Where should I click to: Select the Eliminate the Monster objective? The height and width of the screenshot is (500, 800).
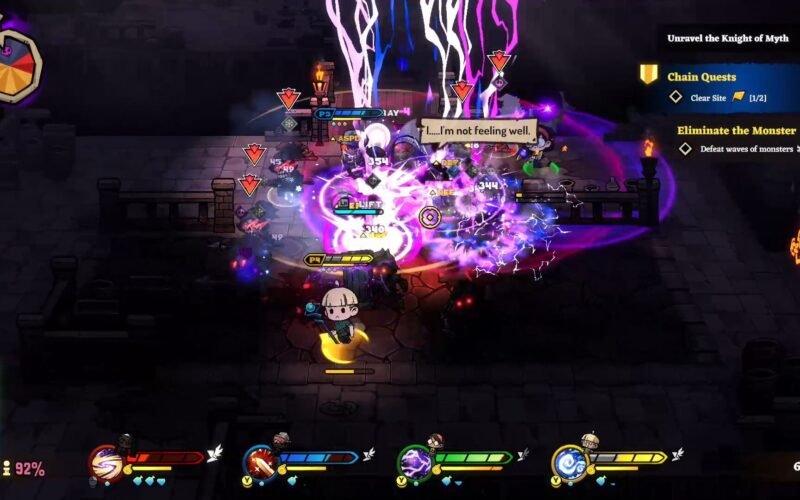point(738,130)
